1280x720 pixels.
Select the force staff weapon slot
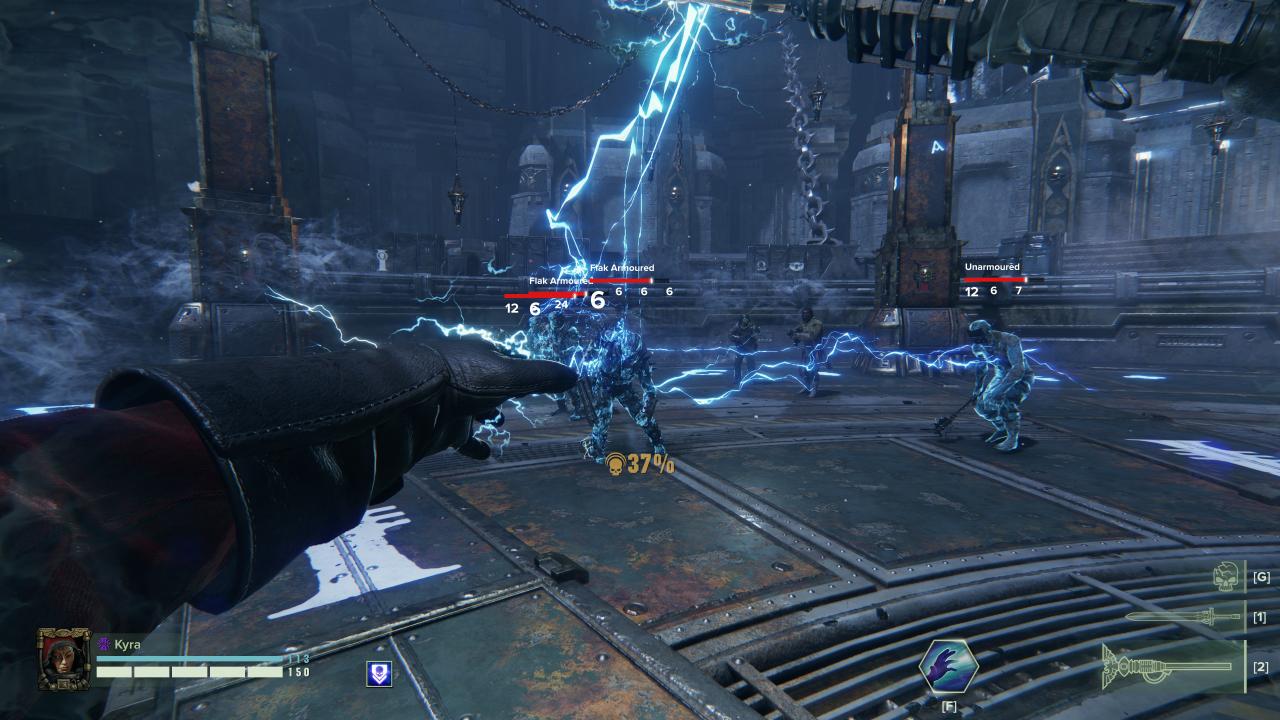1170,666
